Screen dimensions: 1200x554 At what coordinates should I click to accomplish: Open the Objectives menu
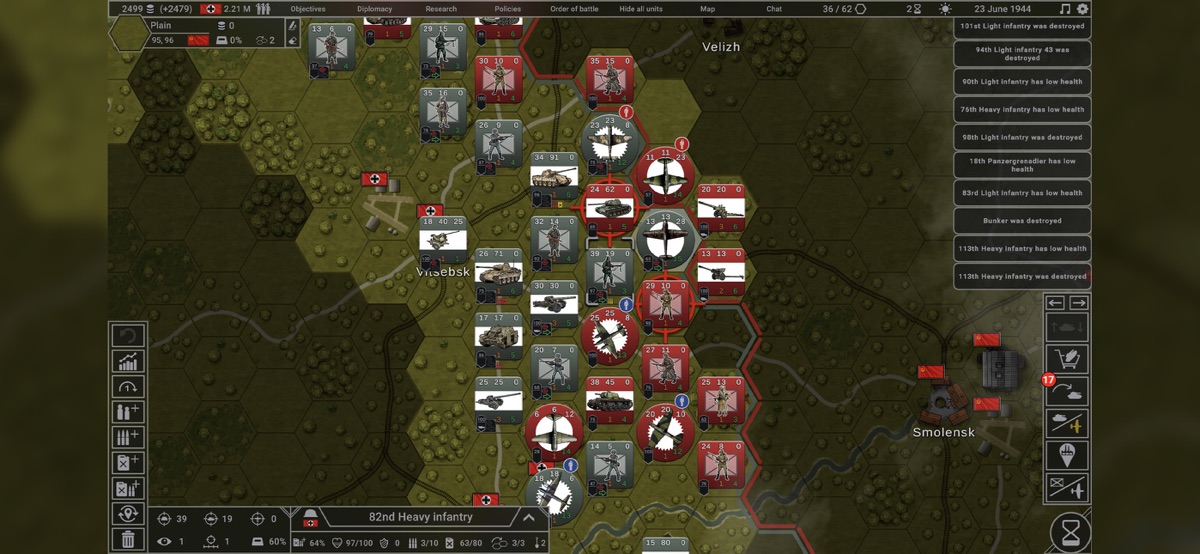click(x=308, y=9)
